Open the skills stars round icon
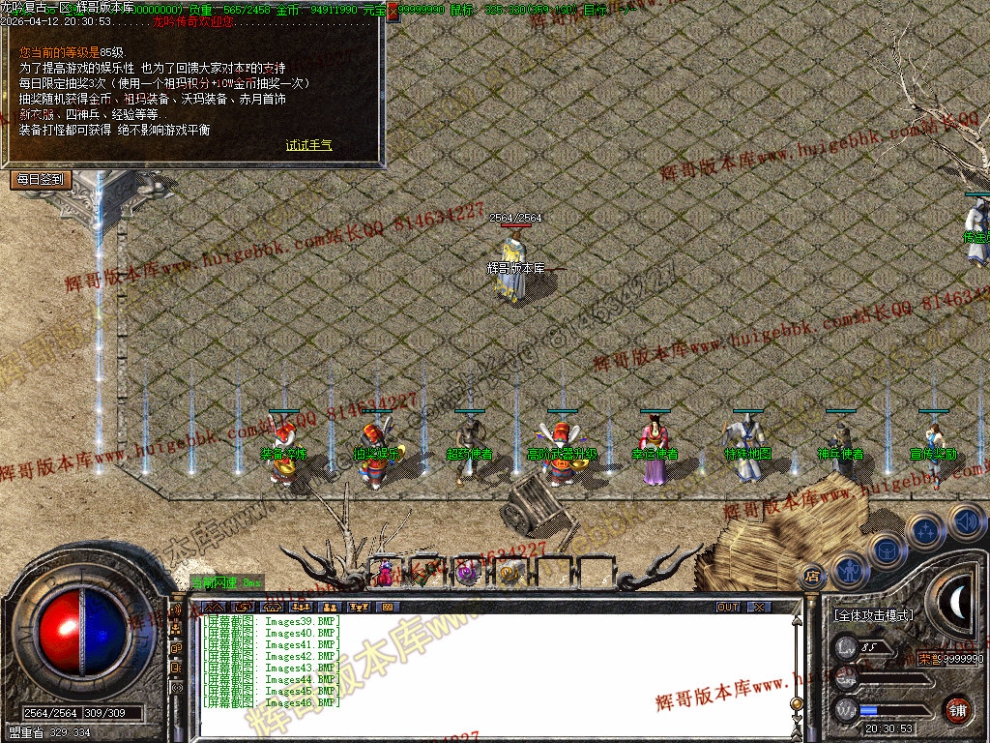Screen dimensions: 990x743 pos(926,529)
